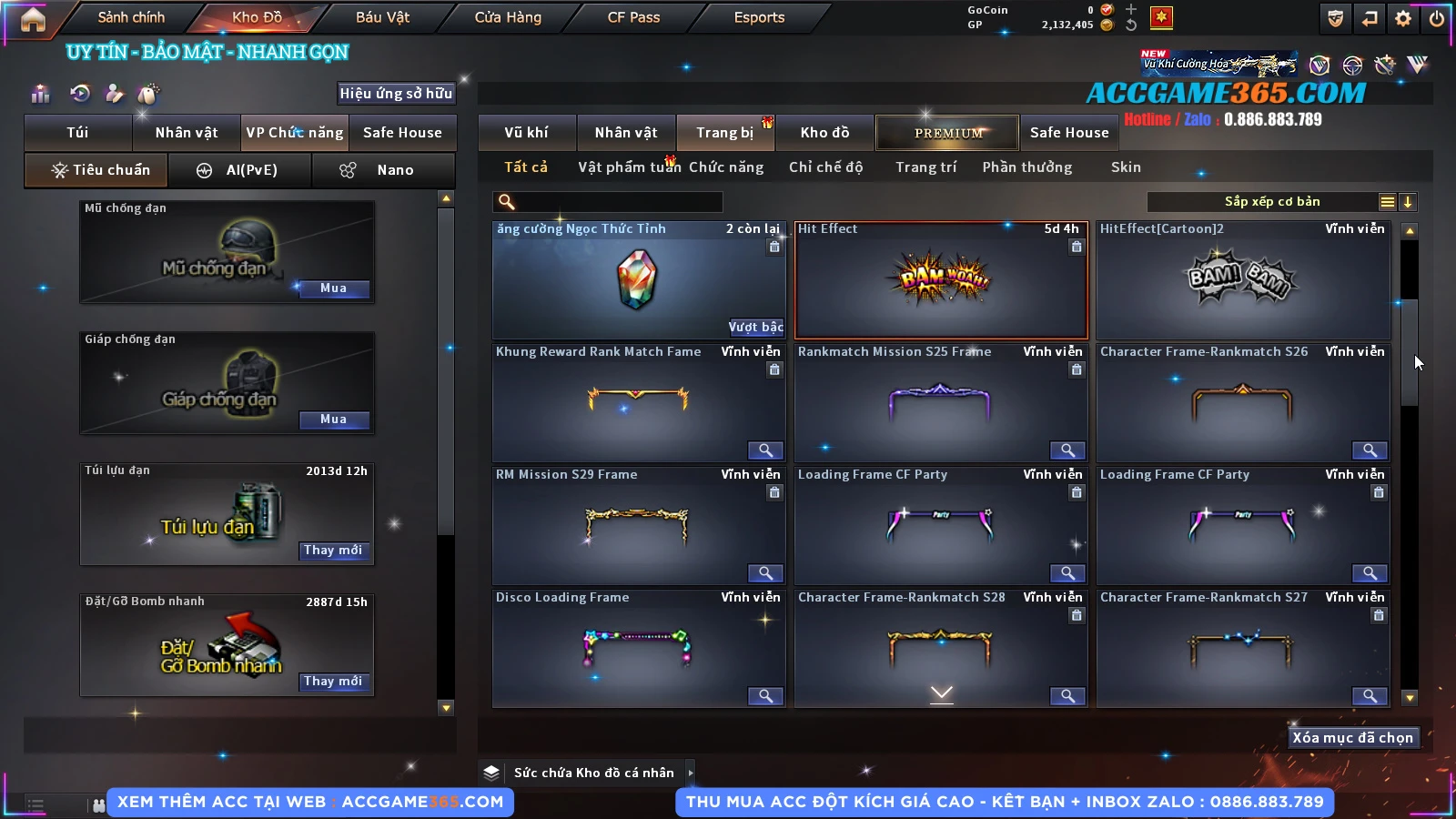Filter items by Trang trí
1456x819 pixels.
coord(925,167)
